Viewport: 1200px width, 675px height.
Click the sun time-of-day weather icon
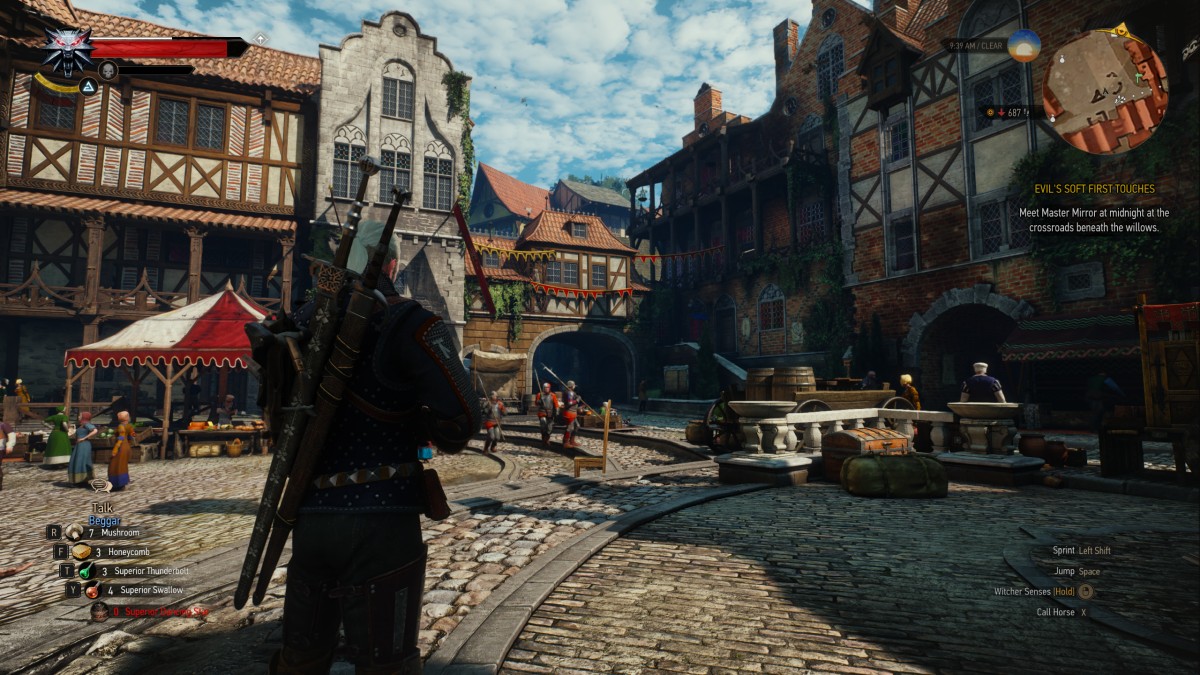[x=1024, y=46]
